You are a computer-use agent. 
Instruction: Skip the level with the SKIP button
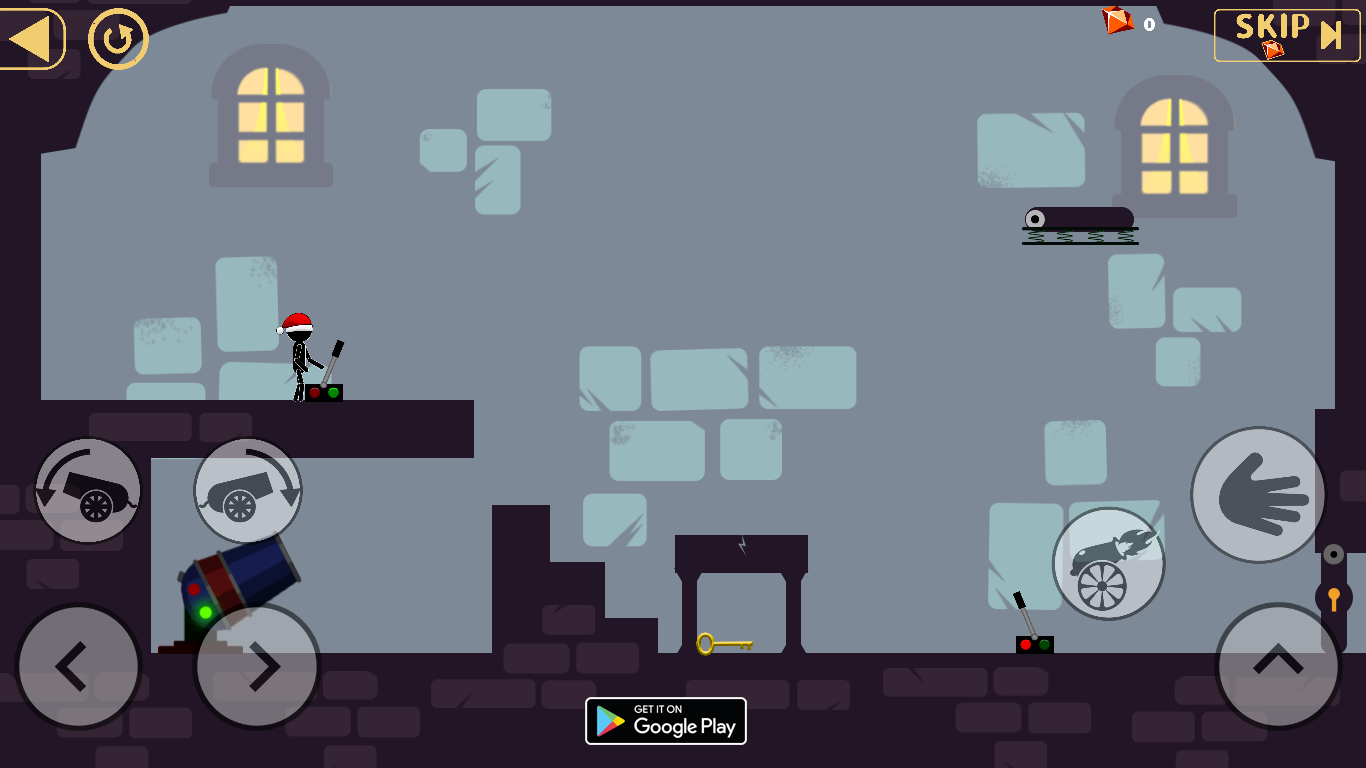[1285, 36]
